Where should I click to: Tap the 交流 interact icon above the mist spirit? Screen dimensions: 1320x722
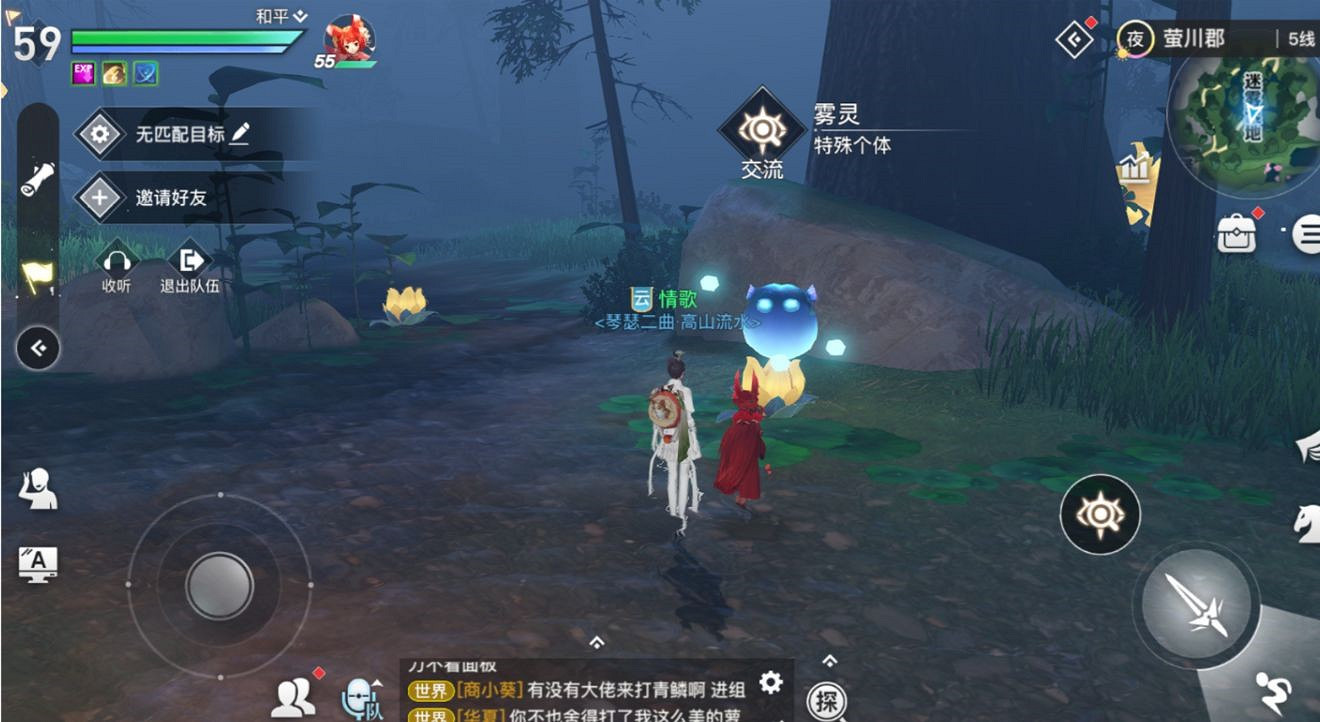point(762,130)
